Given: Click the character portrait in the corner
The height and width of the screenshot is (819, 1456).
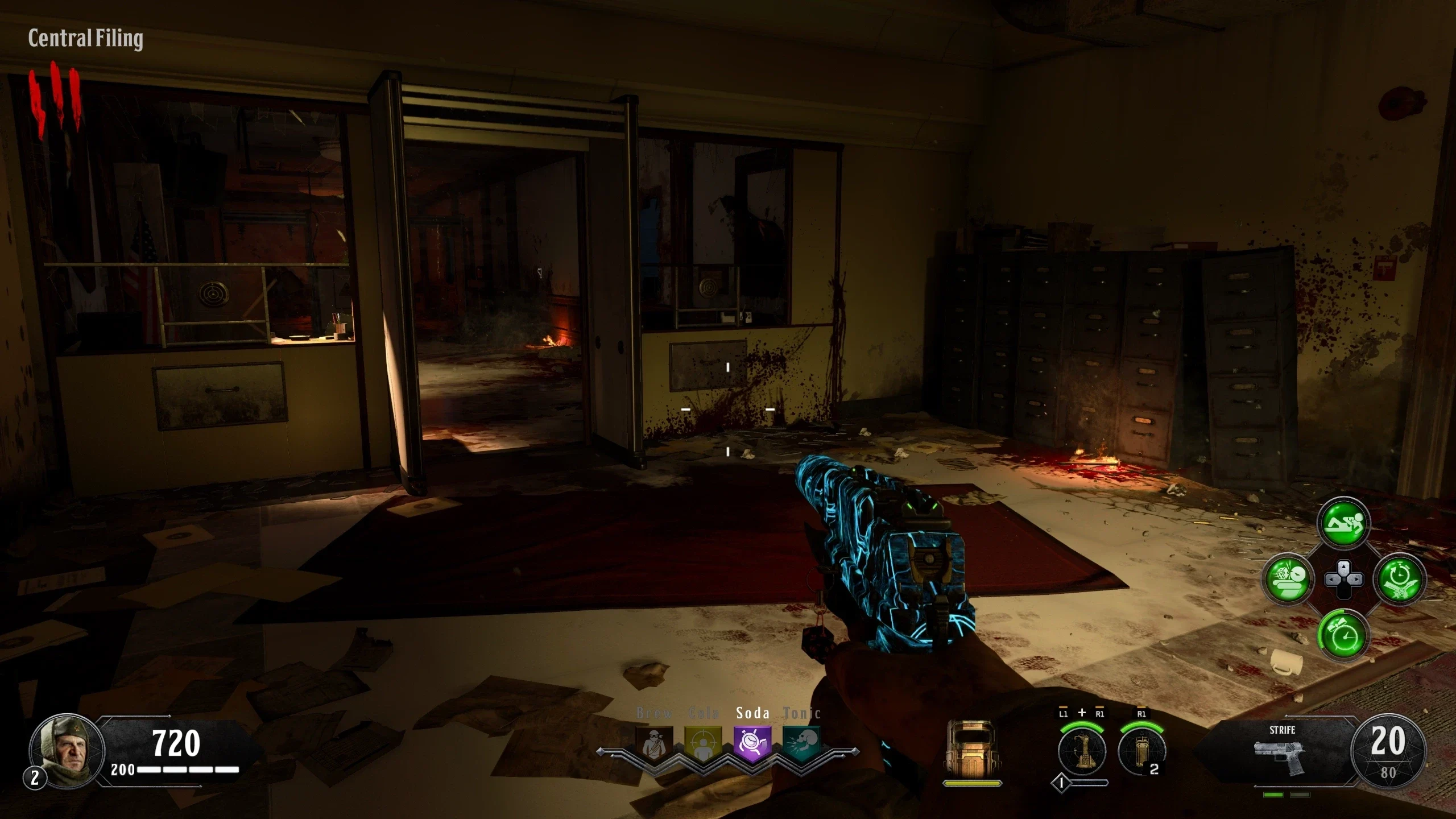Looking at the screenshot, I should [66, 750].
